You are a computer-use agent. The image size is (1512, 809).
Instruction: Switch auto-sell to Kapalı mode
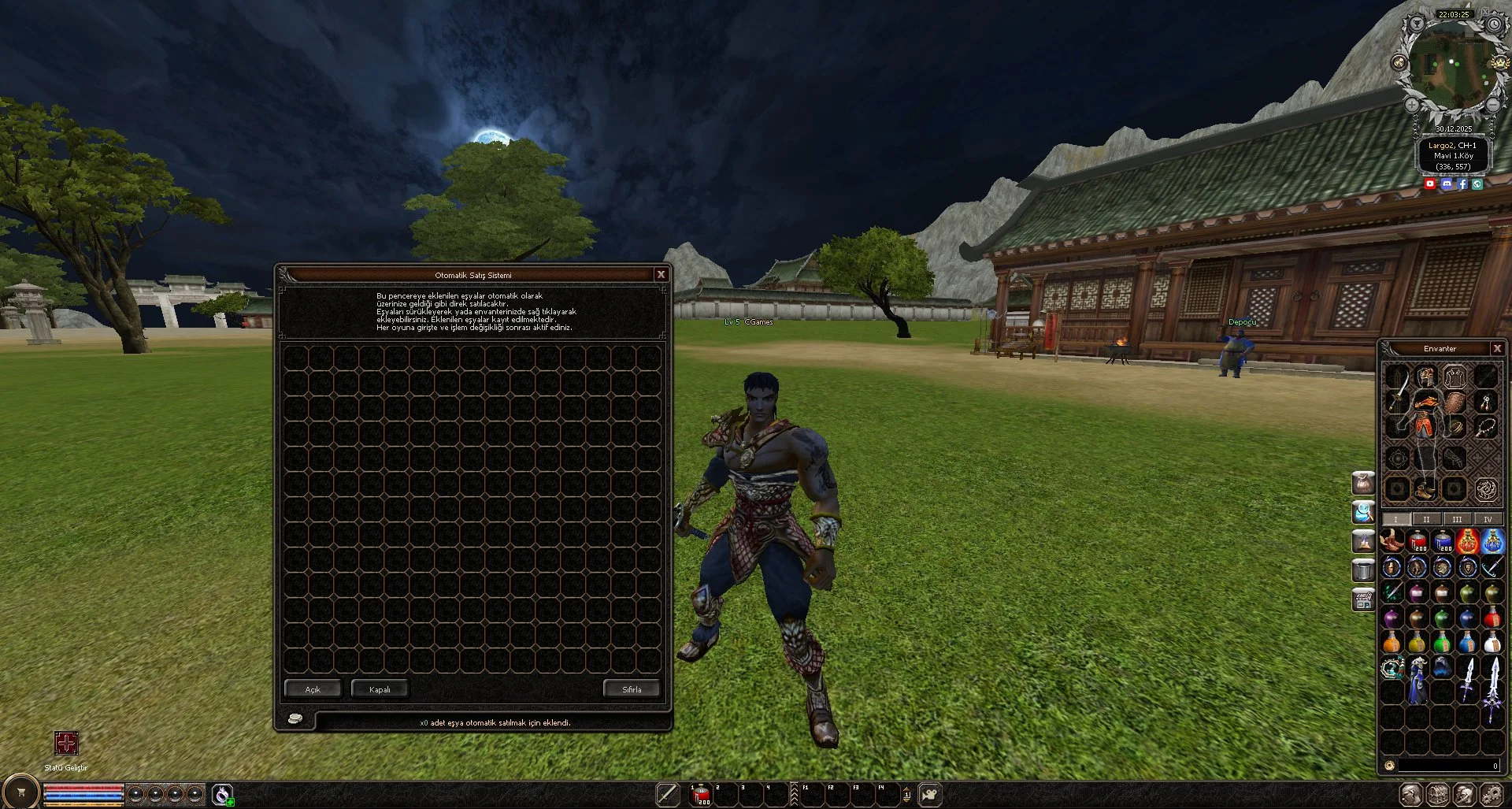click(380, 688)
